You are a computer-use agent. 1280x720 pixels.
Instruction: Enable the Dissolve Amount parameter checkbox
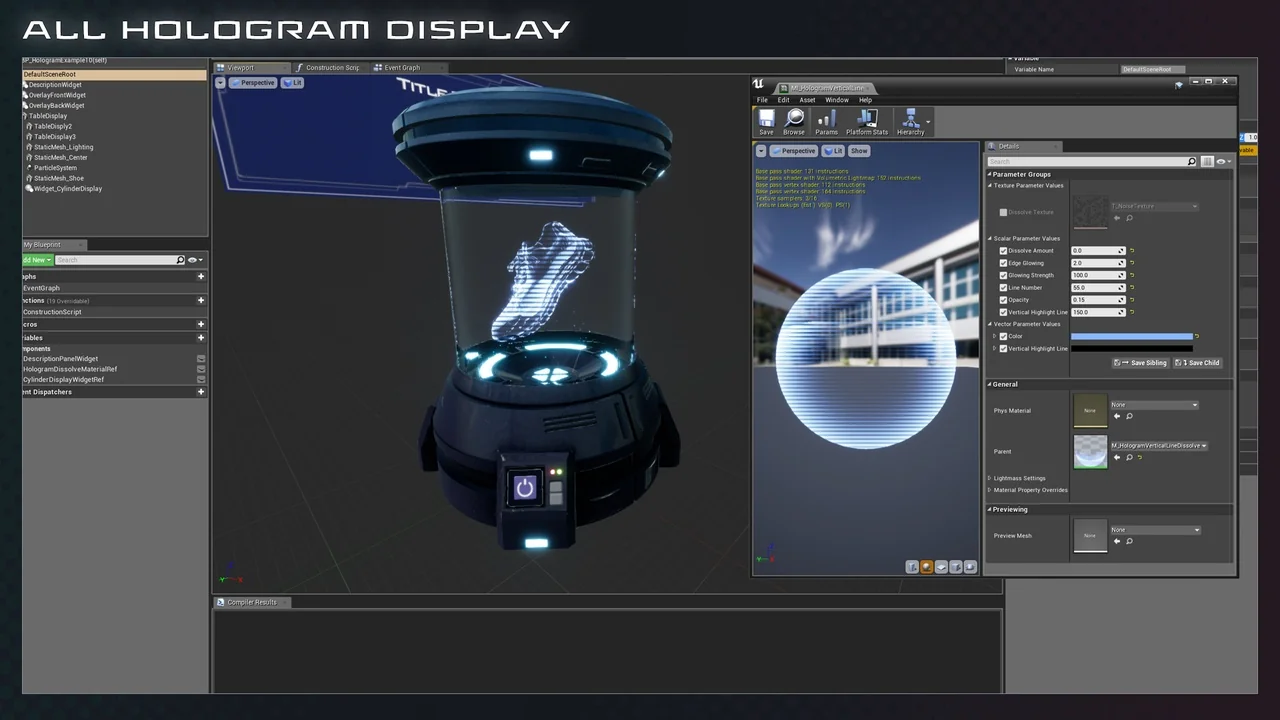tap(1003, 251)
